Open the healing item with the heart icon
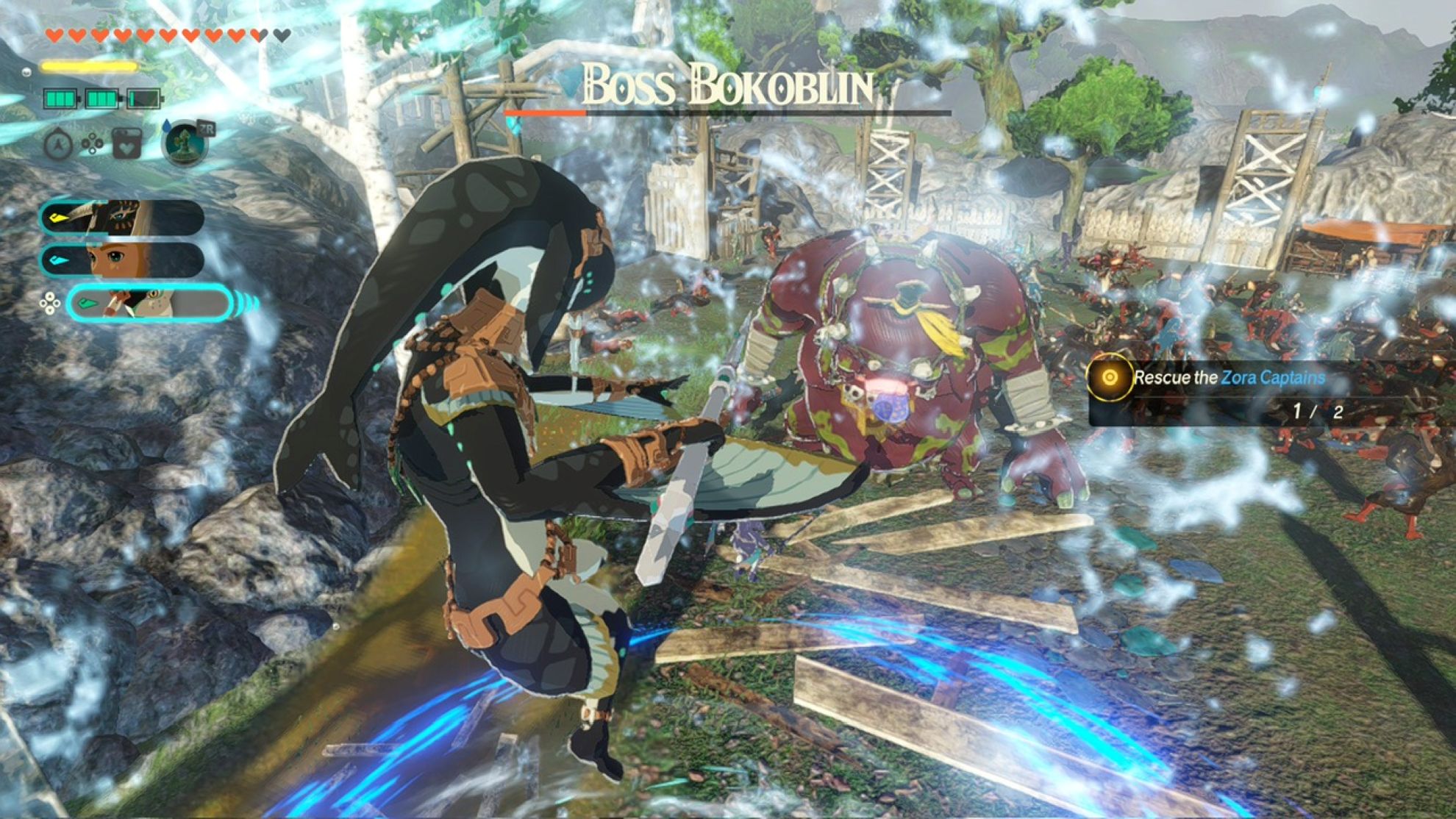The height and width of the screenshot is (819, 1456). (x=126, y=143)
